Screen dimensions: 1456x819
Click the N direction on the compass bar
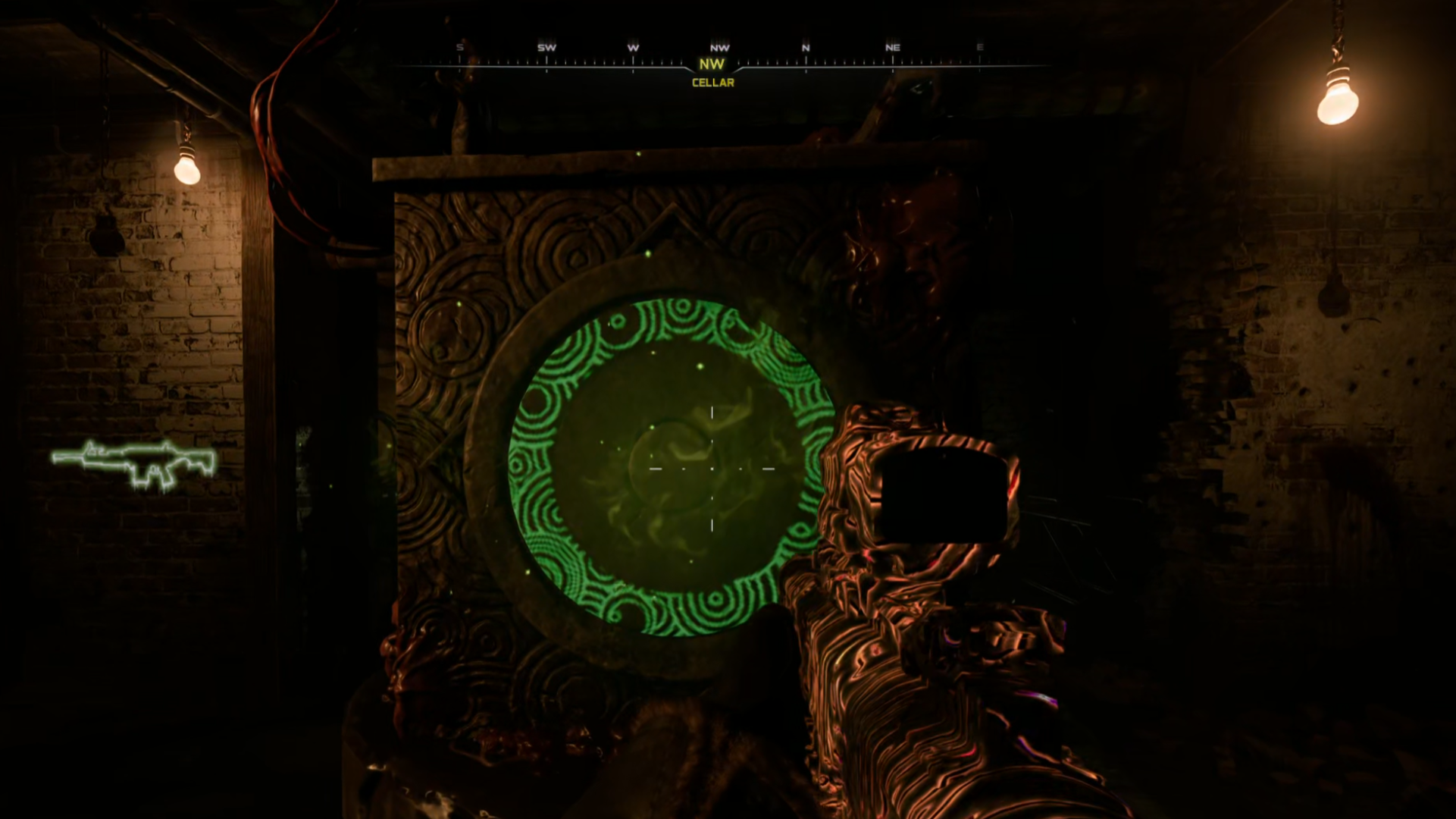(x=806, y=48)
